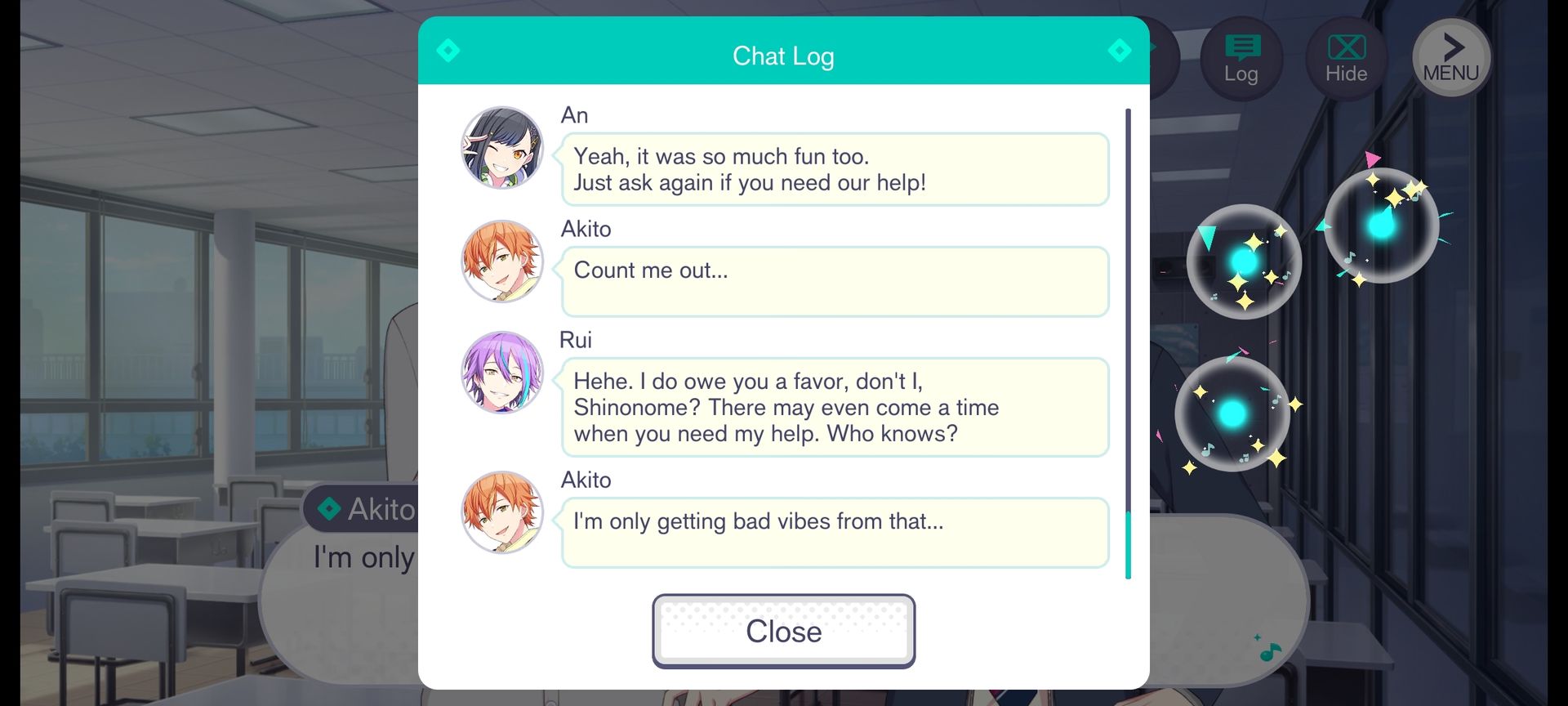Open the MENU button
The image size is (1568, 706).
pyautogui.click(x=1450, y=59)
